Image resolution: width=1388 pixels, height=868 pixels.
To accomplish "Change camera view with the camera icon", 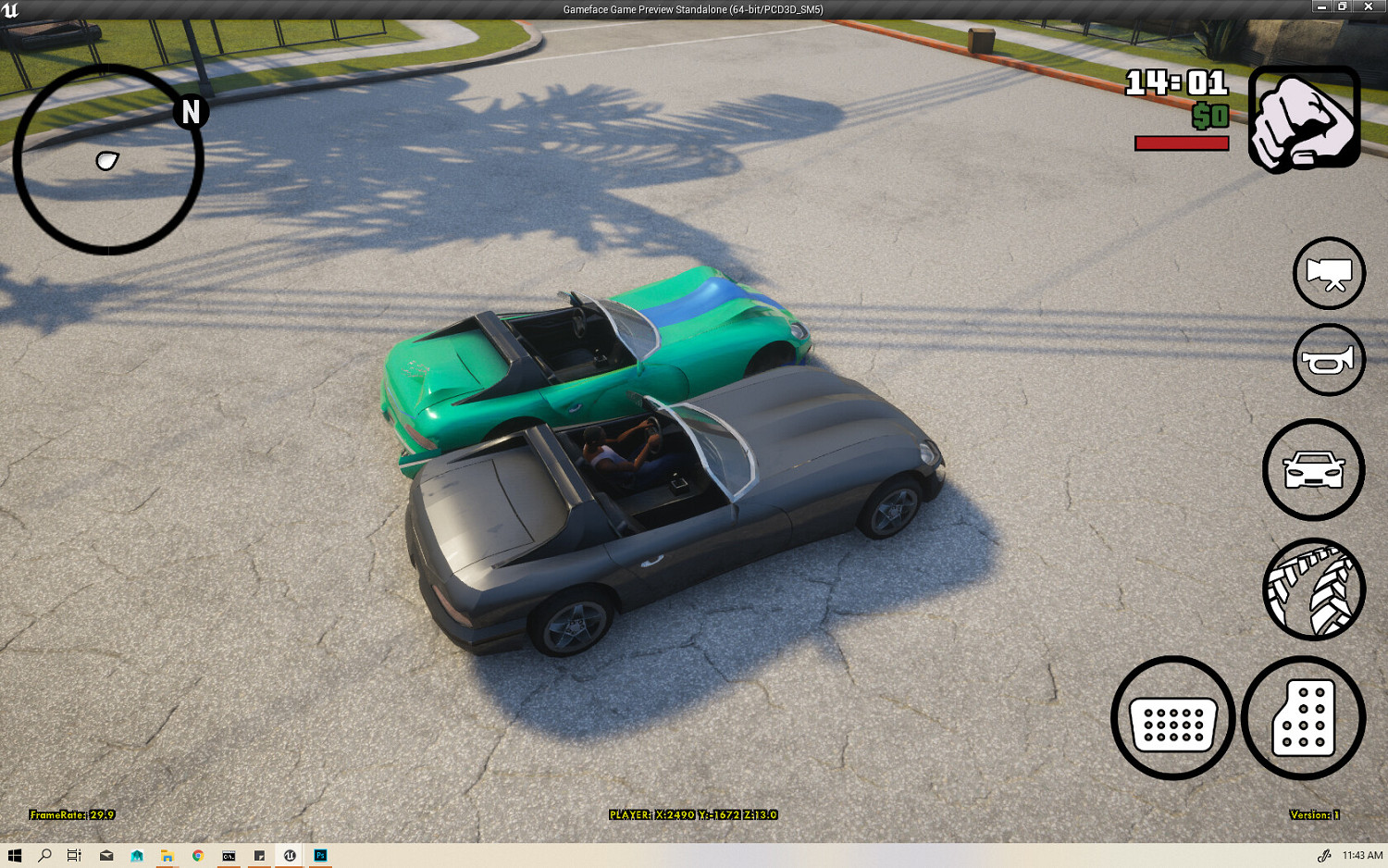I will (1330, 275).
